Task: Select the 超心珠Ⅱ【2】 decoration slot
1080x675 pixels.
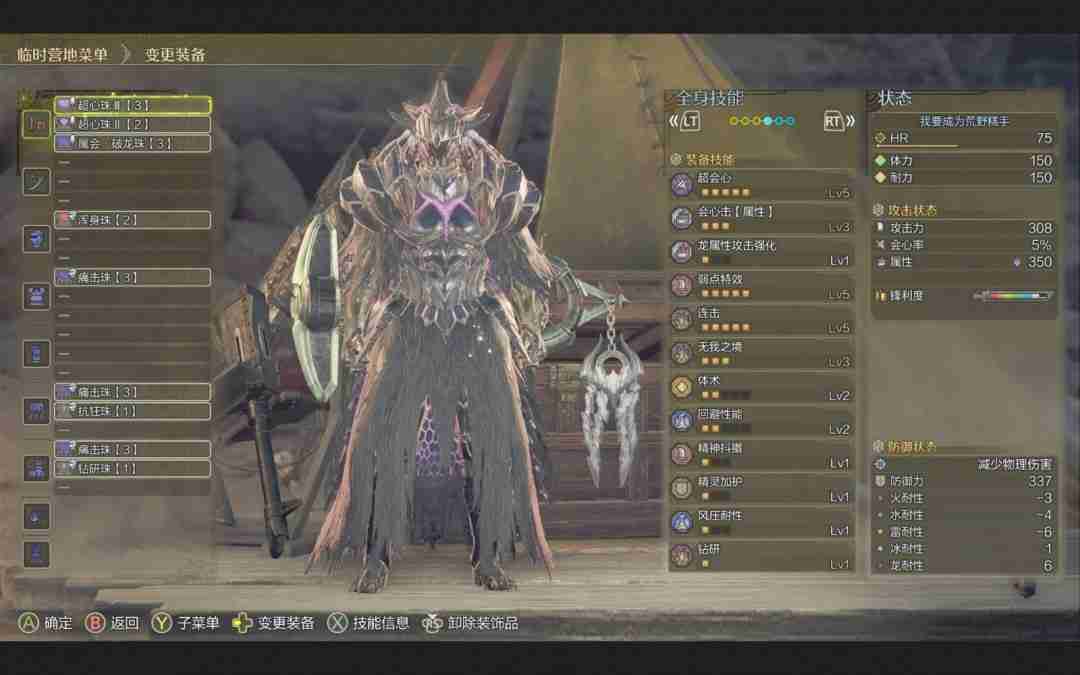Action: [x=131, y=124]
